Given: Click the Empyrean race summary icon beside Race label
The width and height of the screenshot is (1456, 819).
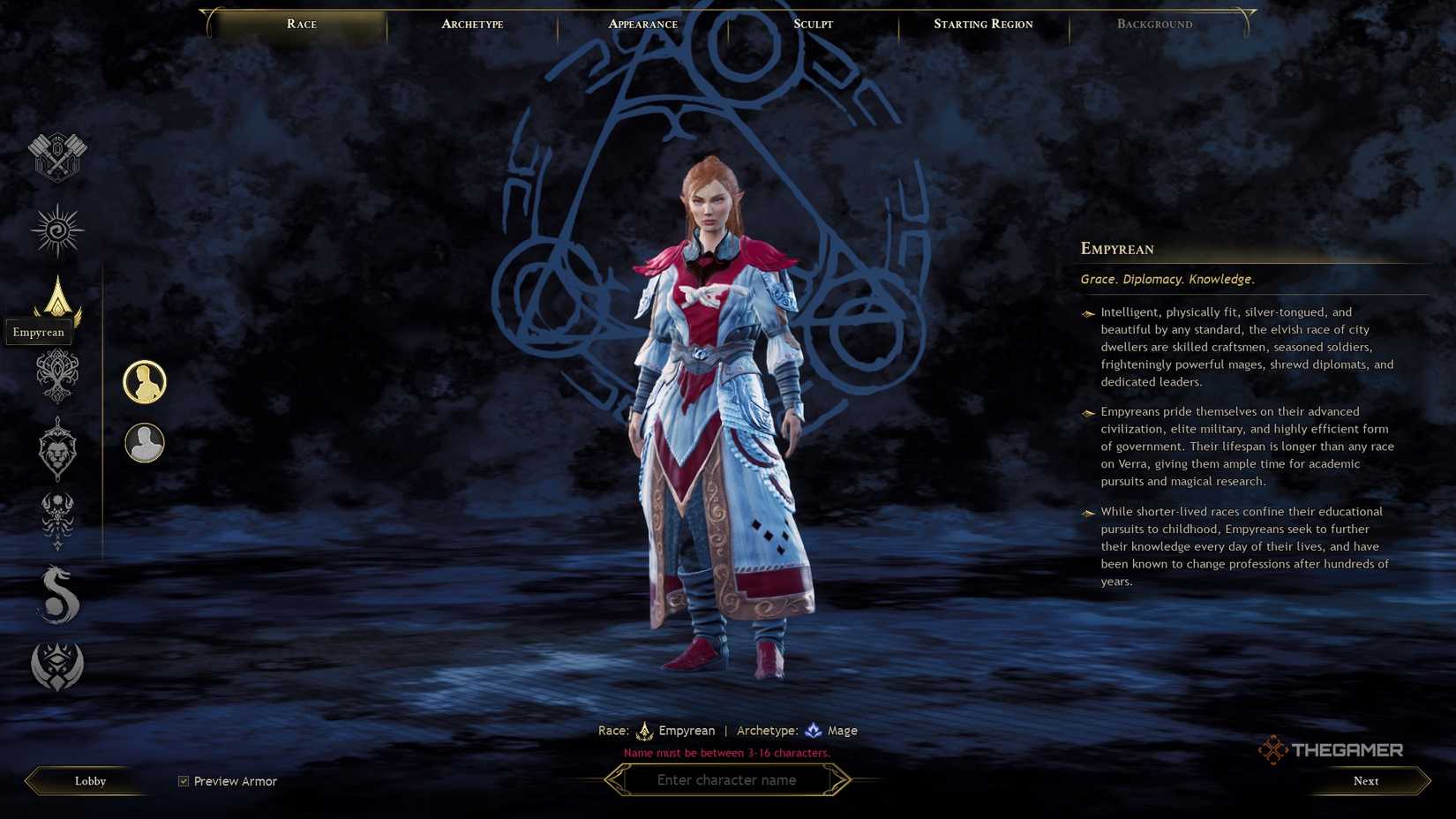Looking at the screenshot, I should pyautogui.click(x=646, y=730).
